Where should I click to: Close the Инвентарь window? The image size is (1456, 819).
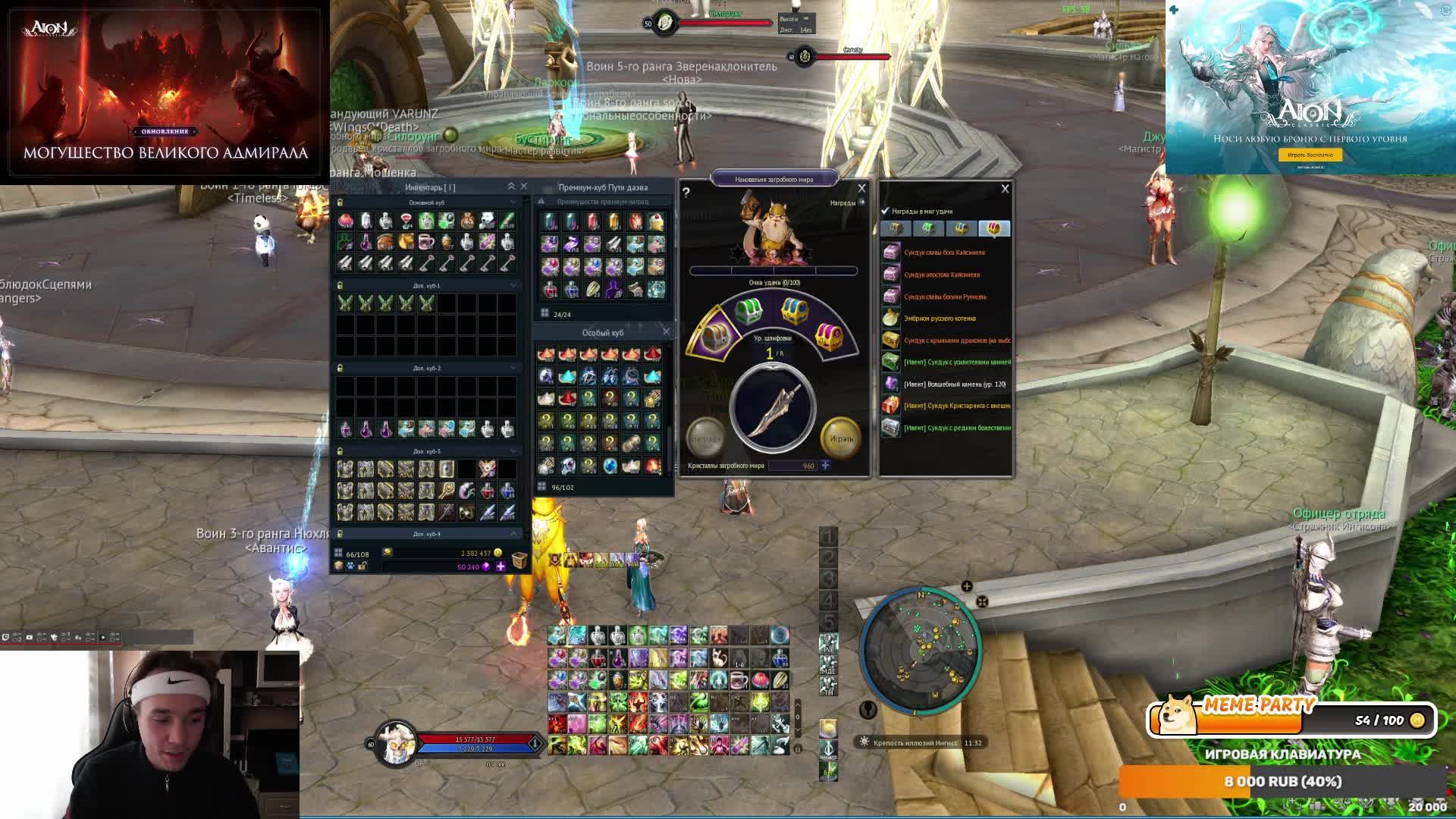[x=523, y=187]
